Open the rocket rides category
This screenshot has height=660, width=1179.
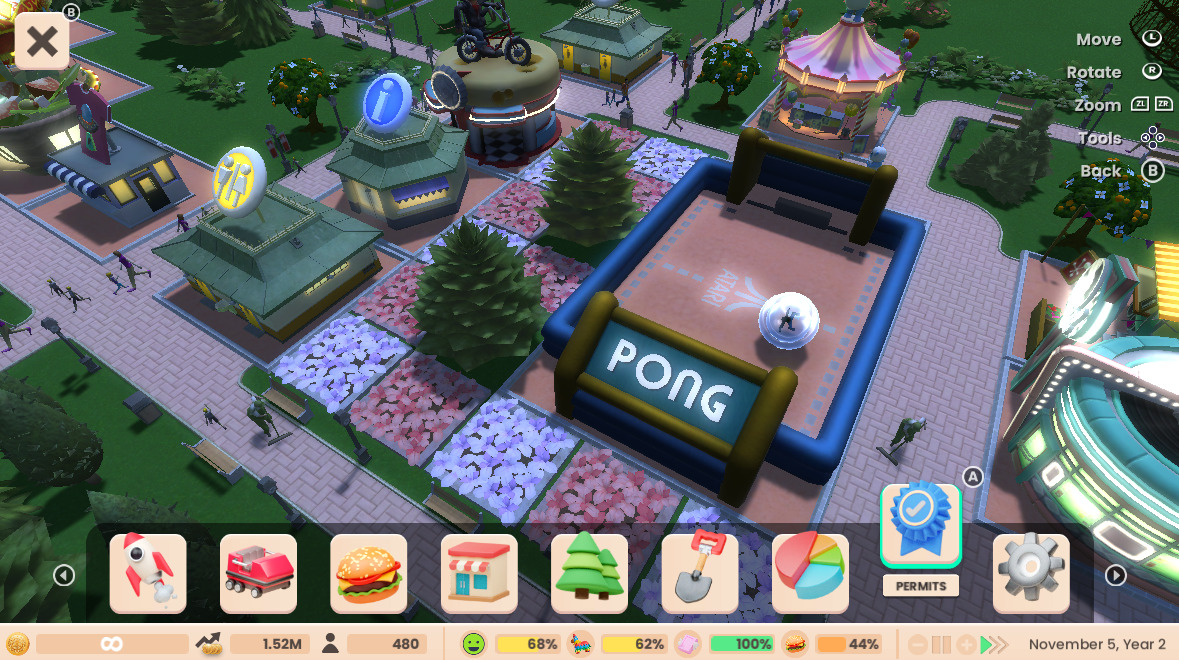[148, 573]
